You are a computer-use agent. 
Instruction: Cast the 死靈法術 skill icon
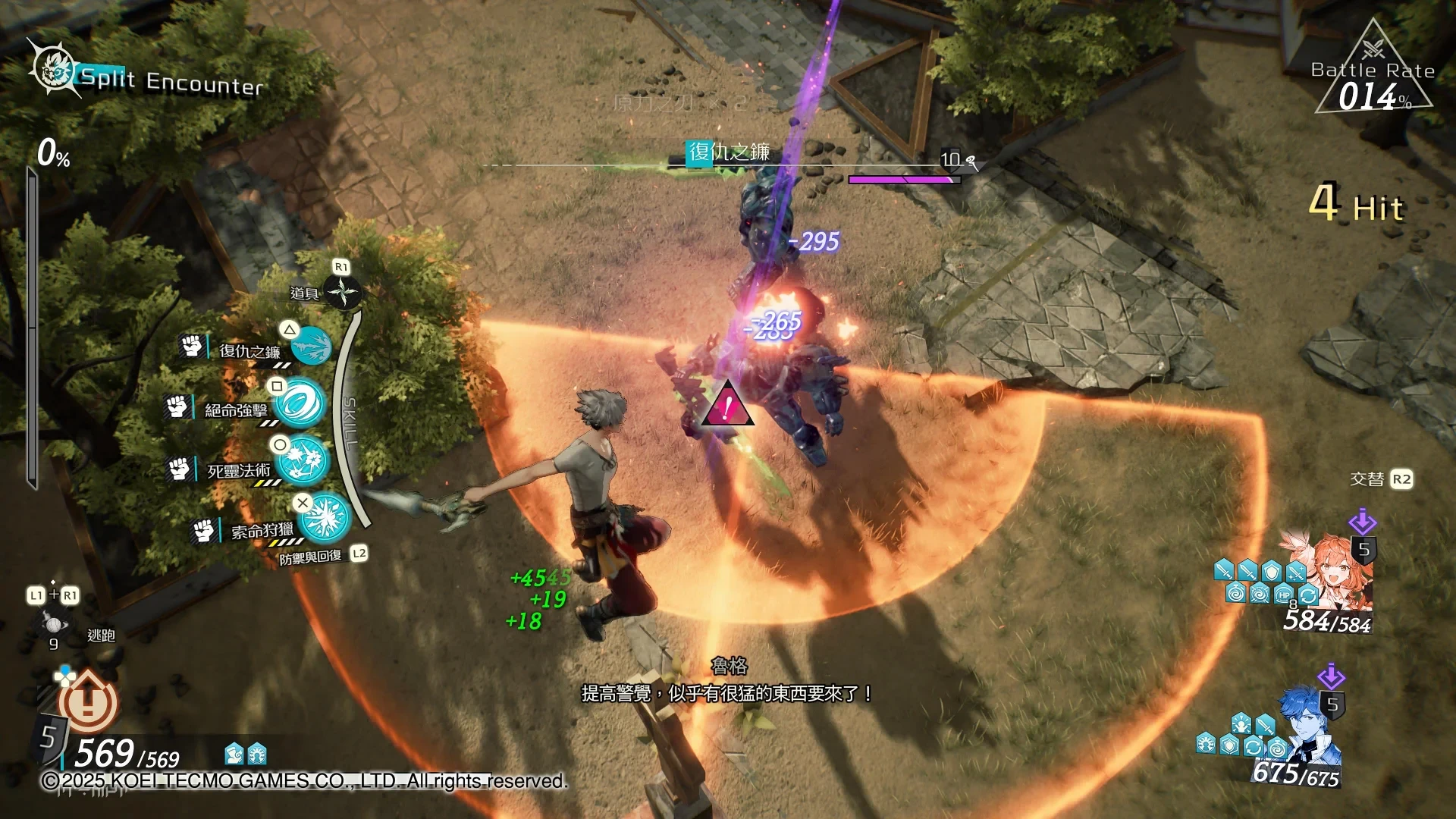(x=305, y=460)
